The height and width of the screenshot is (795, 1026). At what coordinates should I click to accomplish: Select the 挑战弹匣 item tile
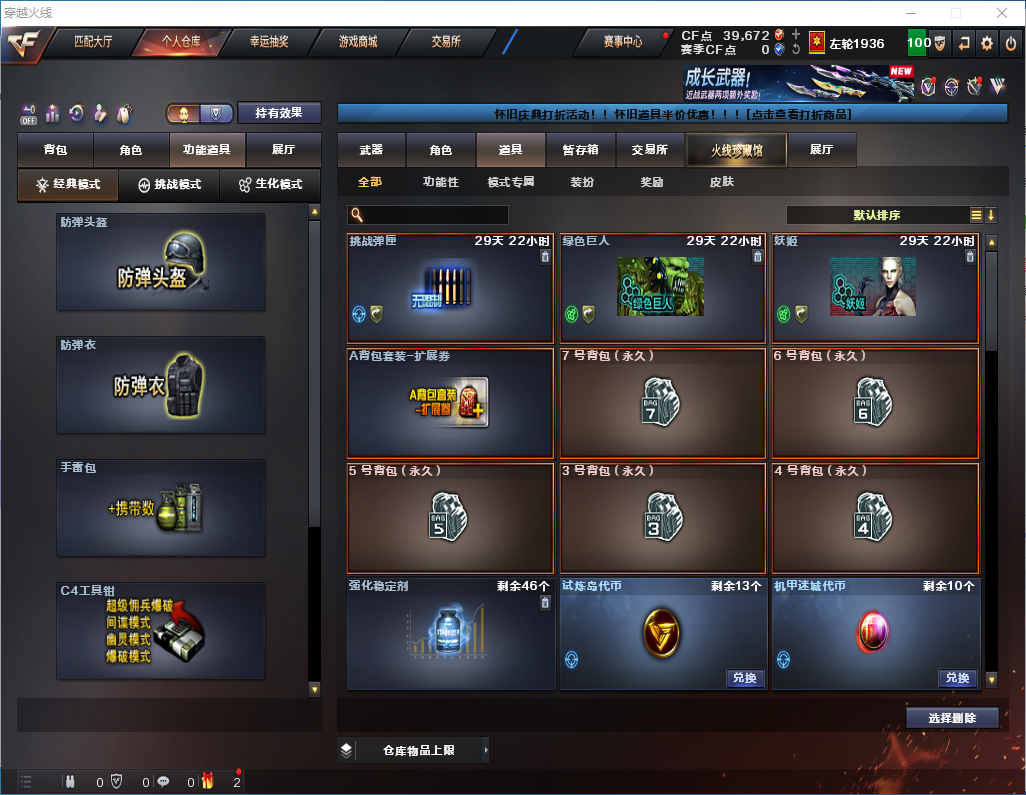(450, 288)
